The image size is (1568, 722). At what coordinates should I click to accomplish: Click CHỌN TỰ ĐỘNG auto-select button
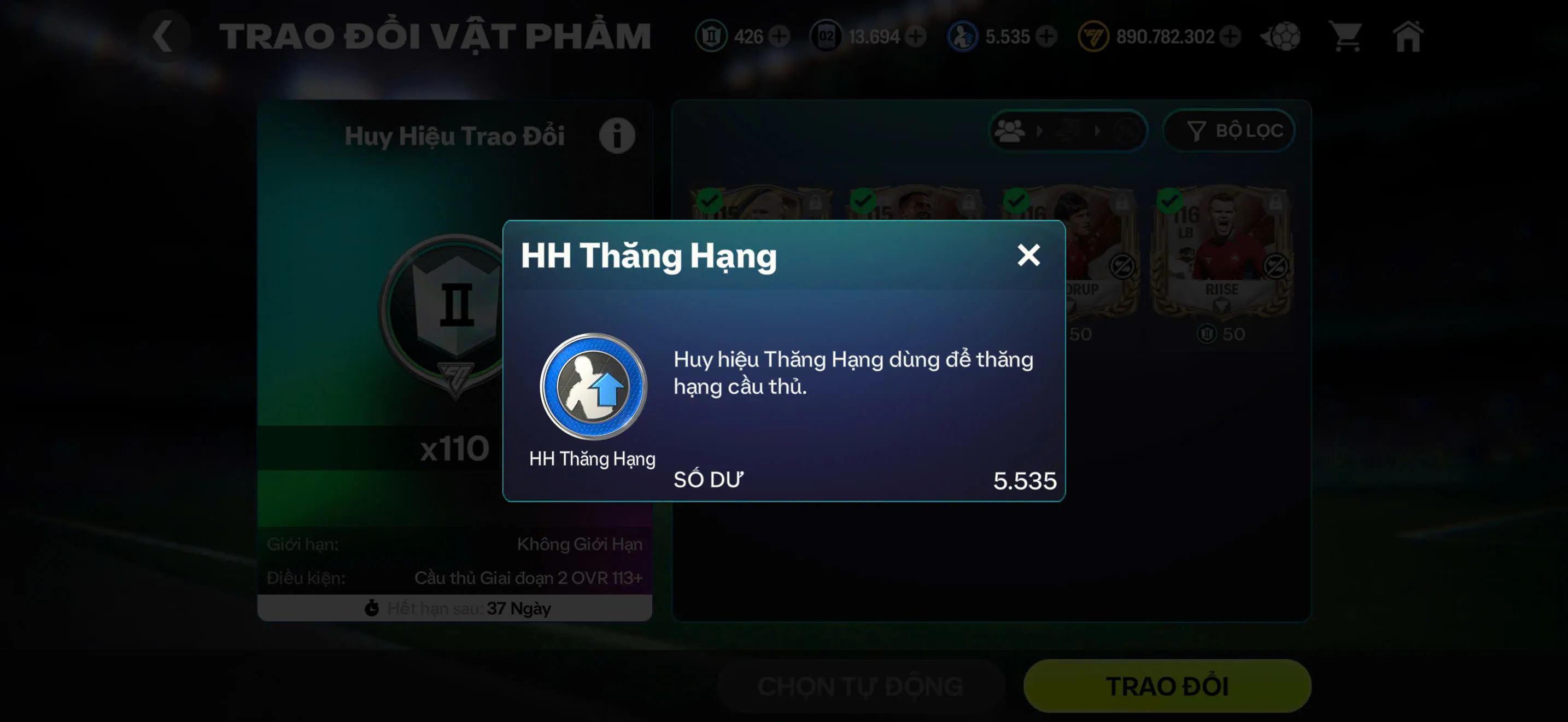click(860, 685)
